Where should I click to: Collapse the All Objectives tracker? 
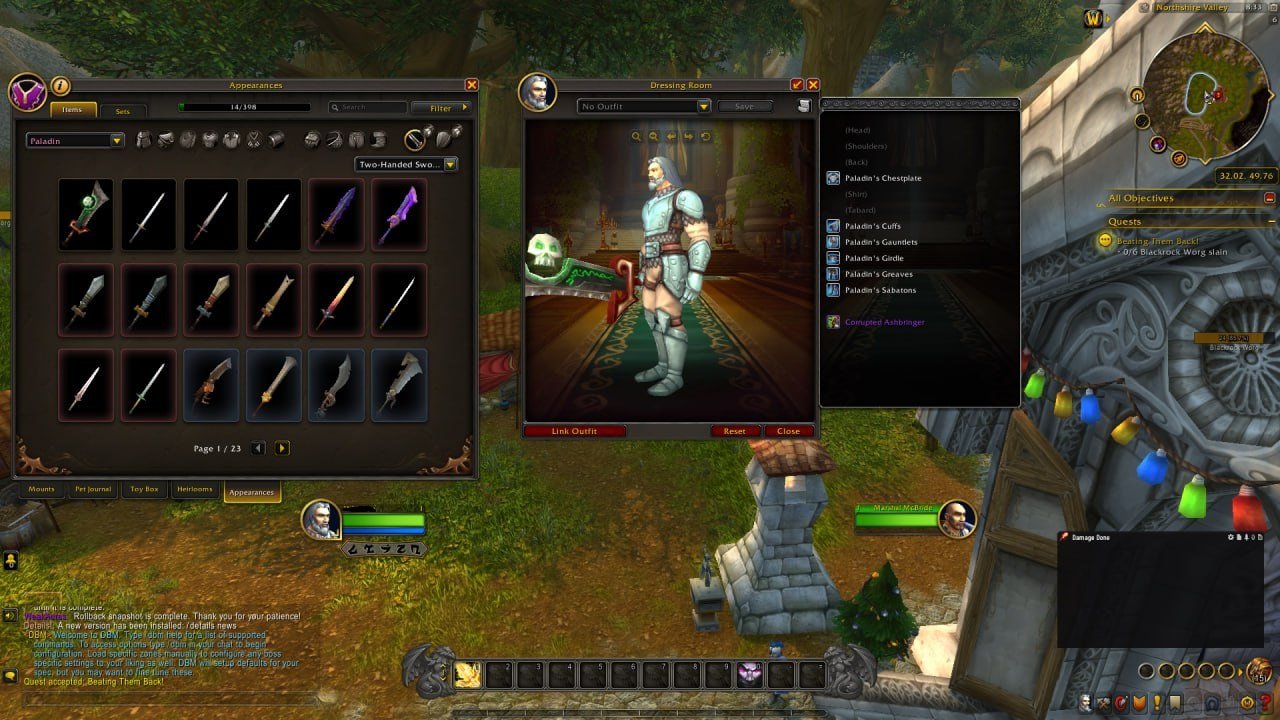click(x=1269, y=199)
